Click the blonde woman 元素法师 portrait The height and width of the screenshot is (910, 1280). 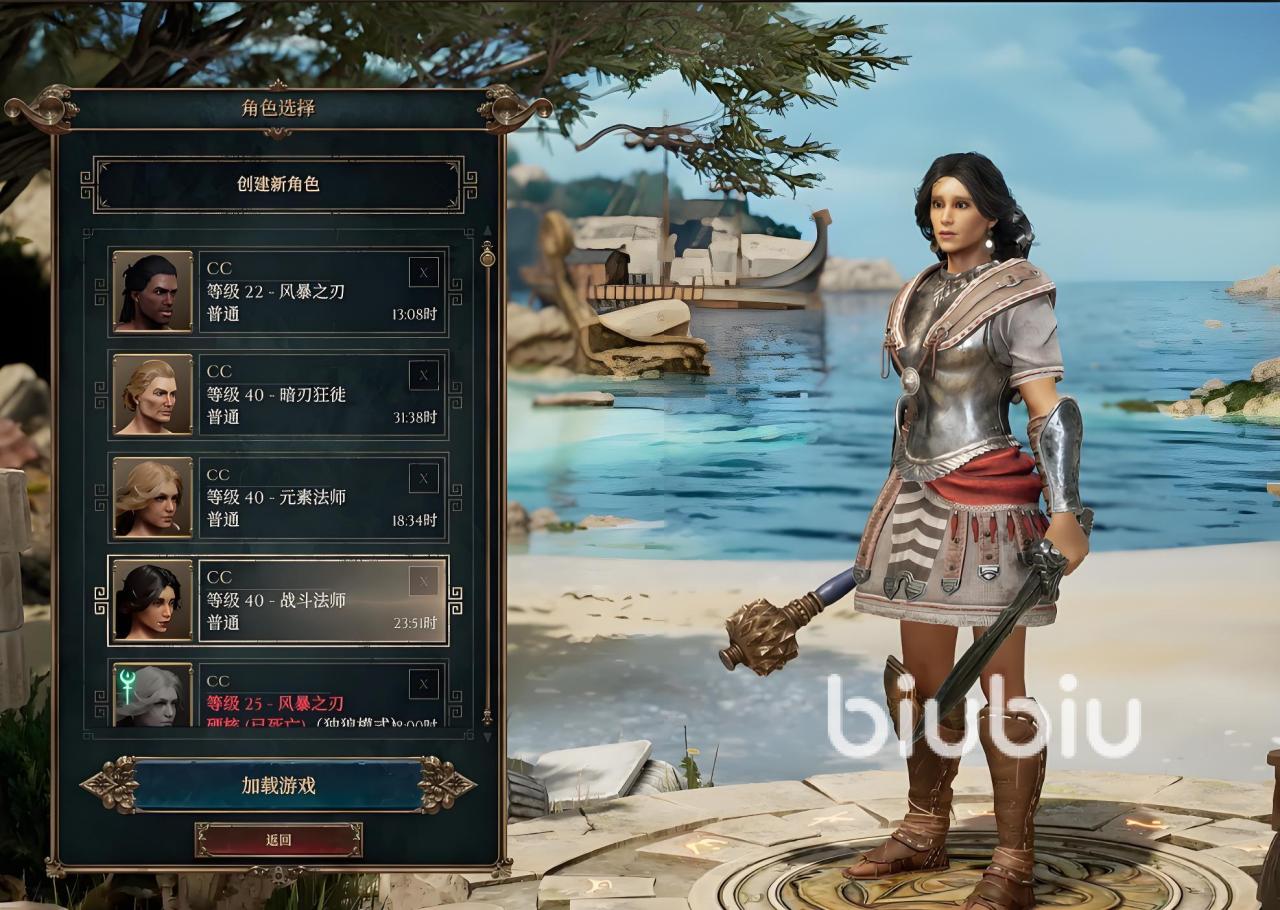152,497
